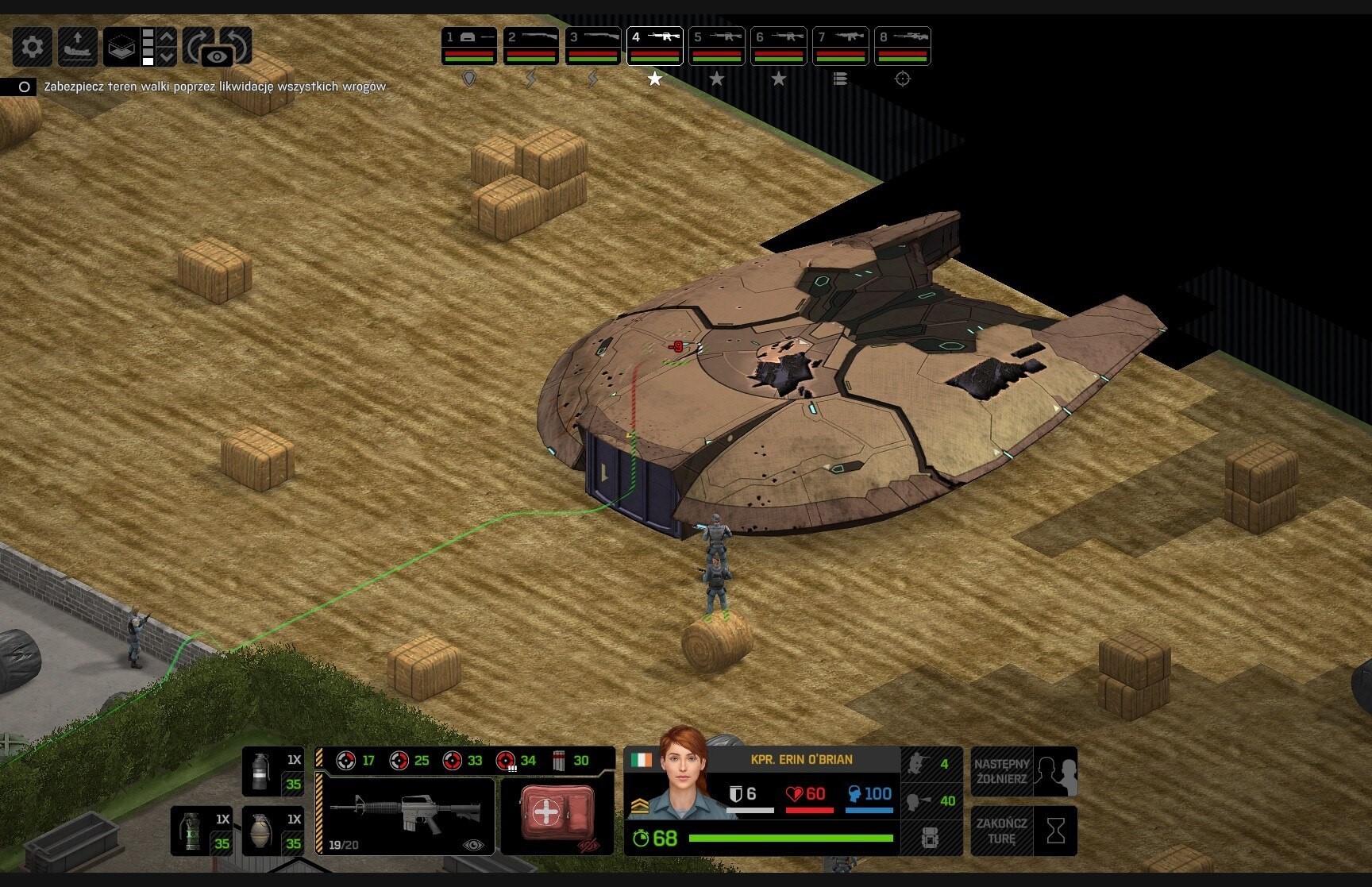
Task: Choose the 34 TU burst fire mode
Action: (516, 761)
